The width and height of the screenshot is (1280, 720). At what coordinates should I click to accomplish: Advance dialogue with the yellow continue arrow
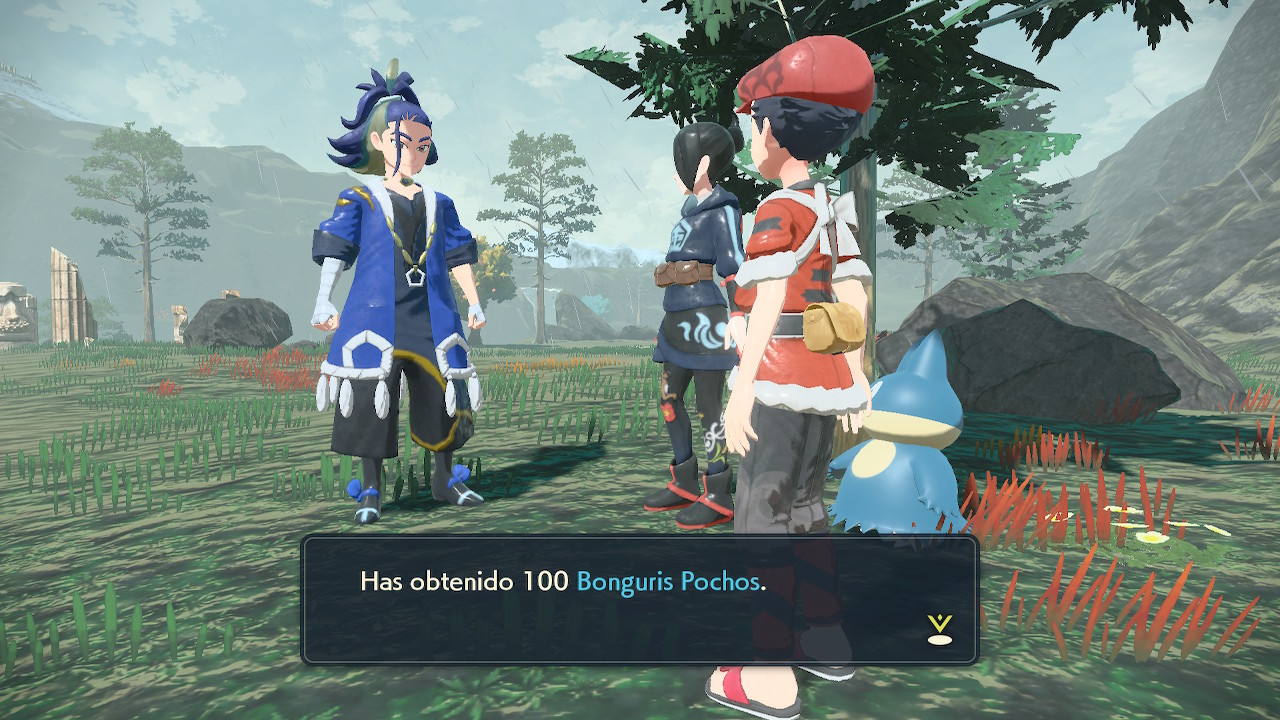(x=939, y=629)
